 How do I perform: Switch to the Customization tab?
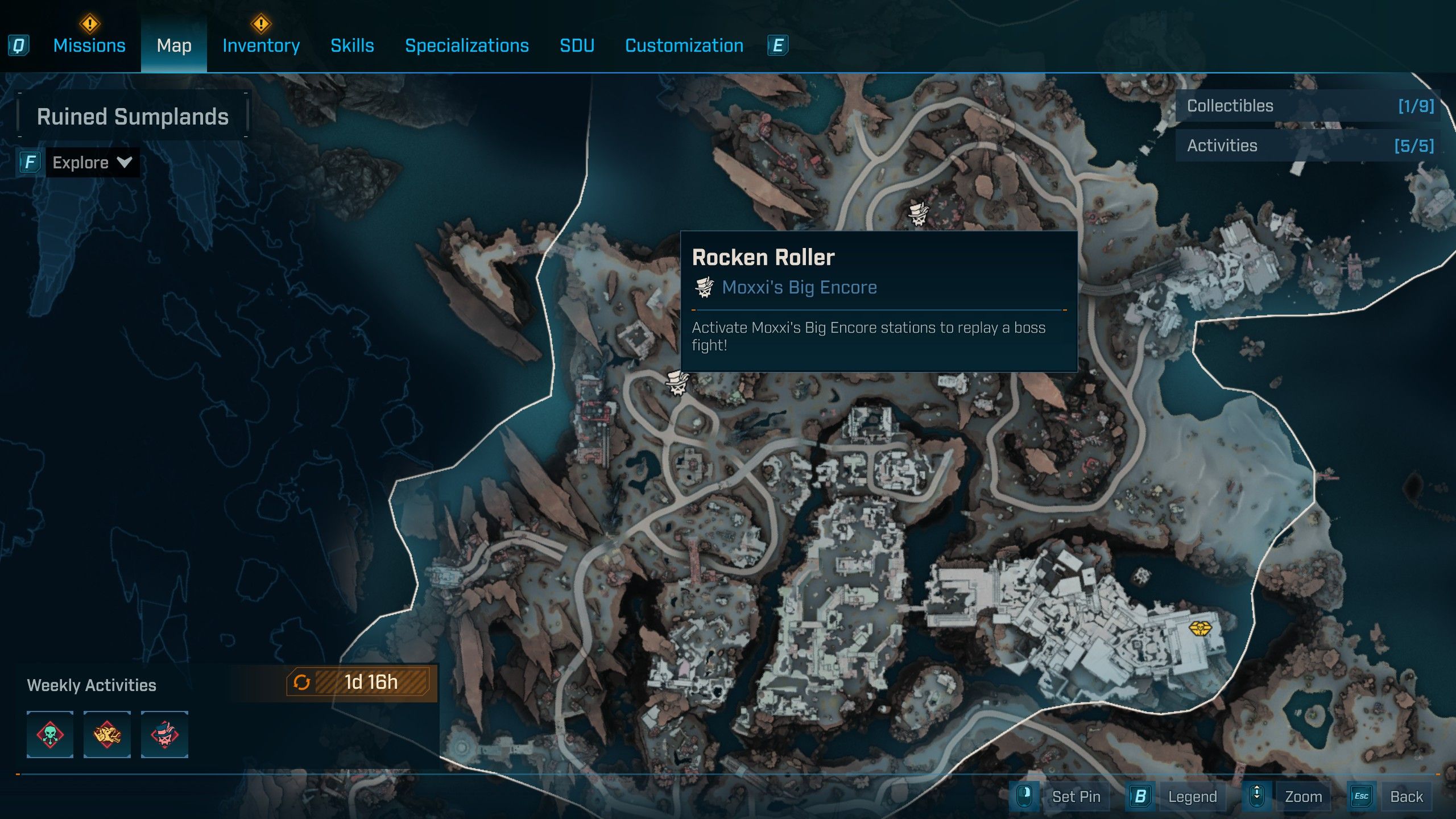[x=684, y=45]
